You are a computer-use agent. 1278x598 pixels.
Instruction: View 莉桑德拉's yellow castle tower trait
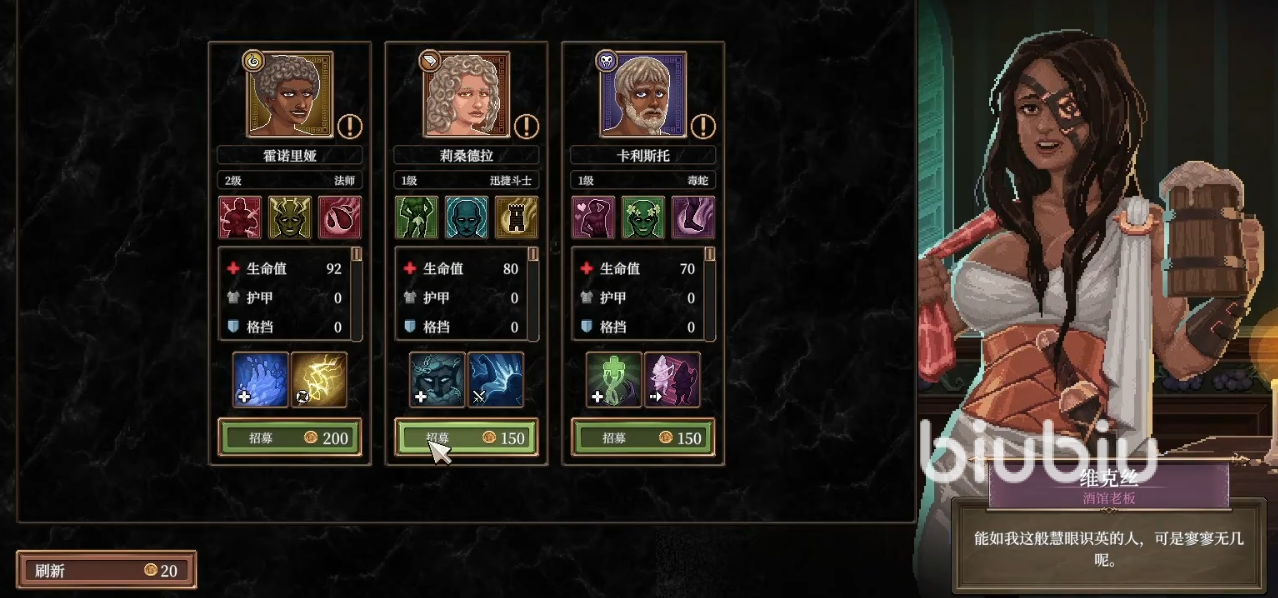pos(516,217)
